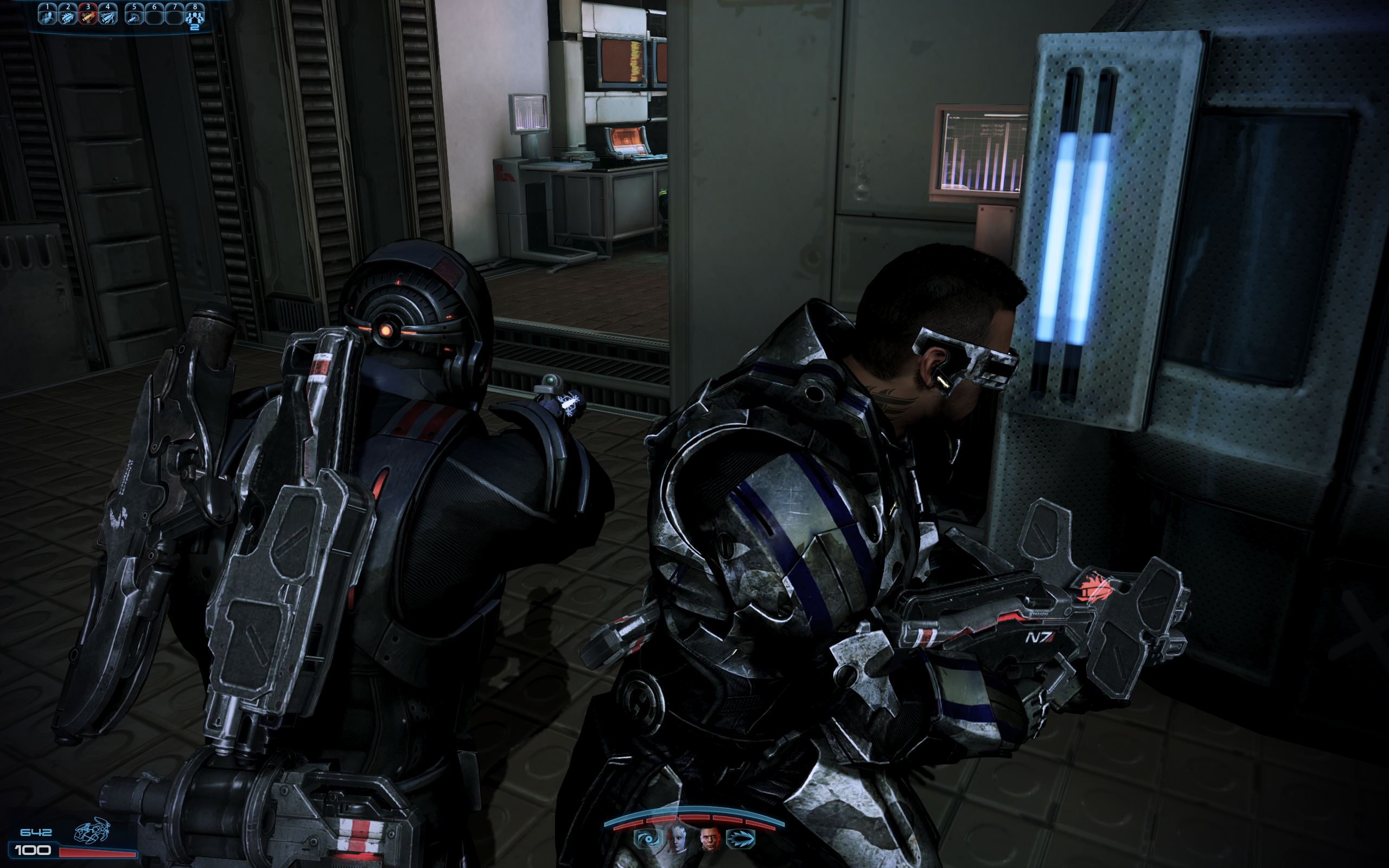Screen dimensions: 1389x868
Task: Activate the lightning bullet ammo power
Action: pyautogui.click(x=108, y=16)
